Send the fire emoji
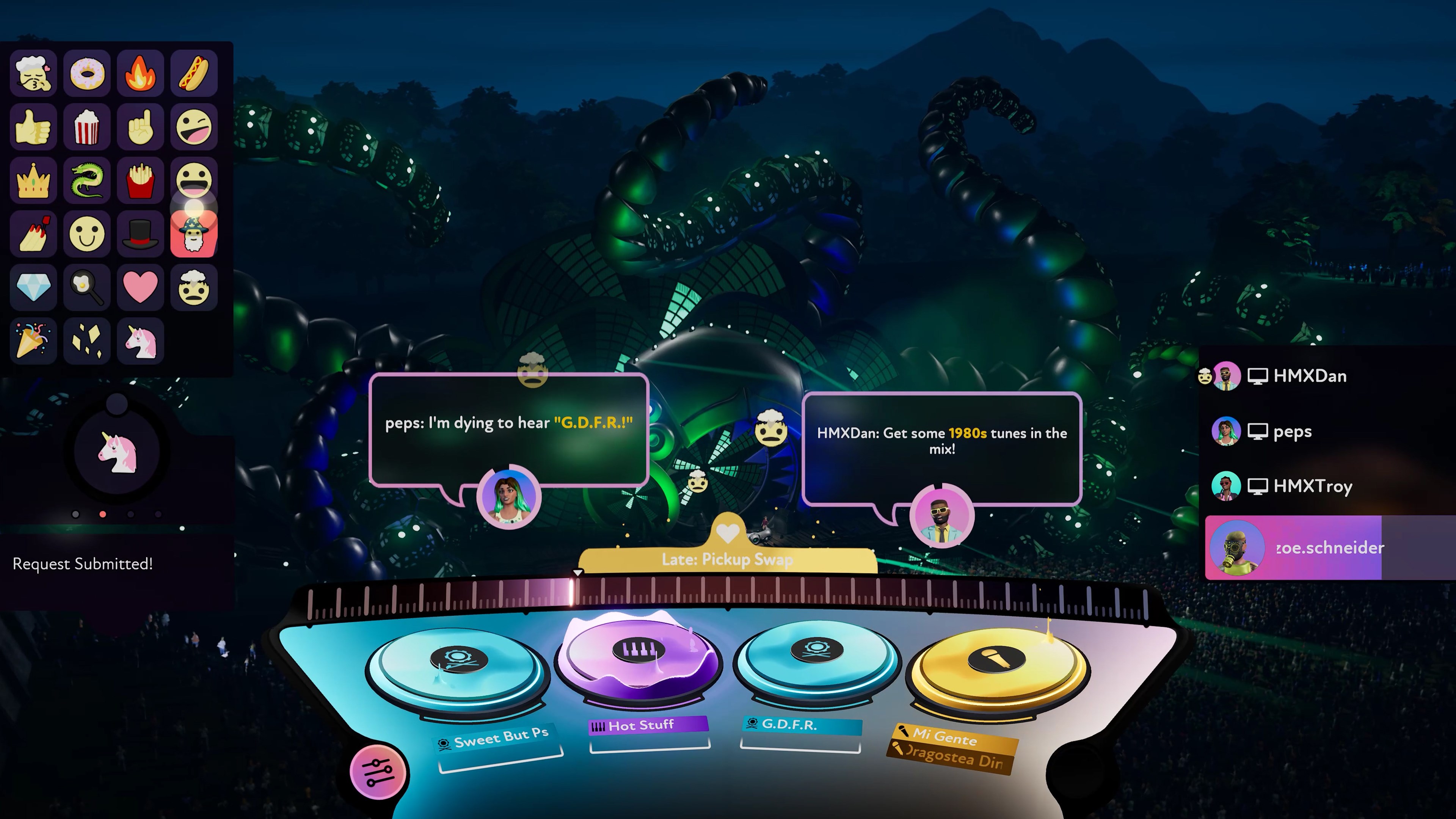The width and height of the screenshot is (1456, 819). coord(140,72)
